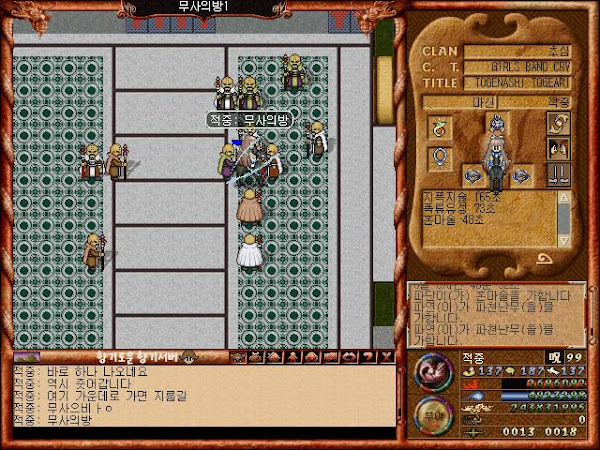
Task: Click the CLAN name field
Action: click(518, 51)
